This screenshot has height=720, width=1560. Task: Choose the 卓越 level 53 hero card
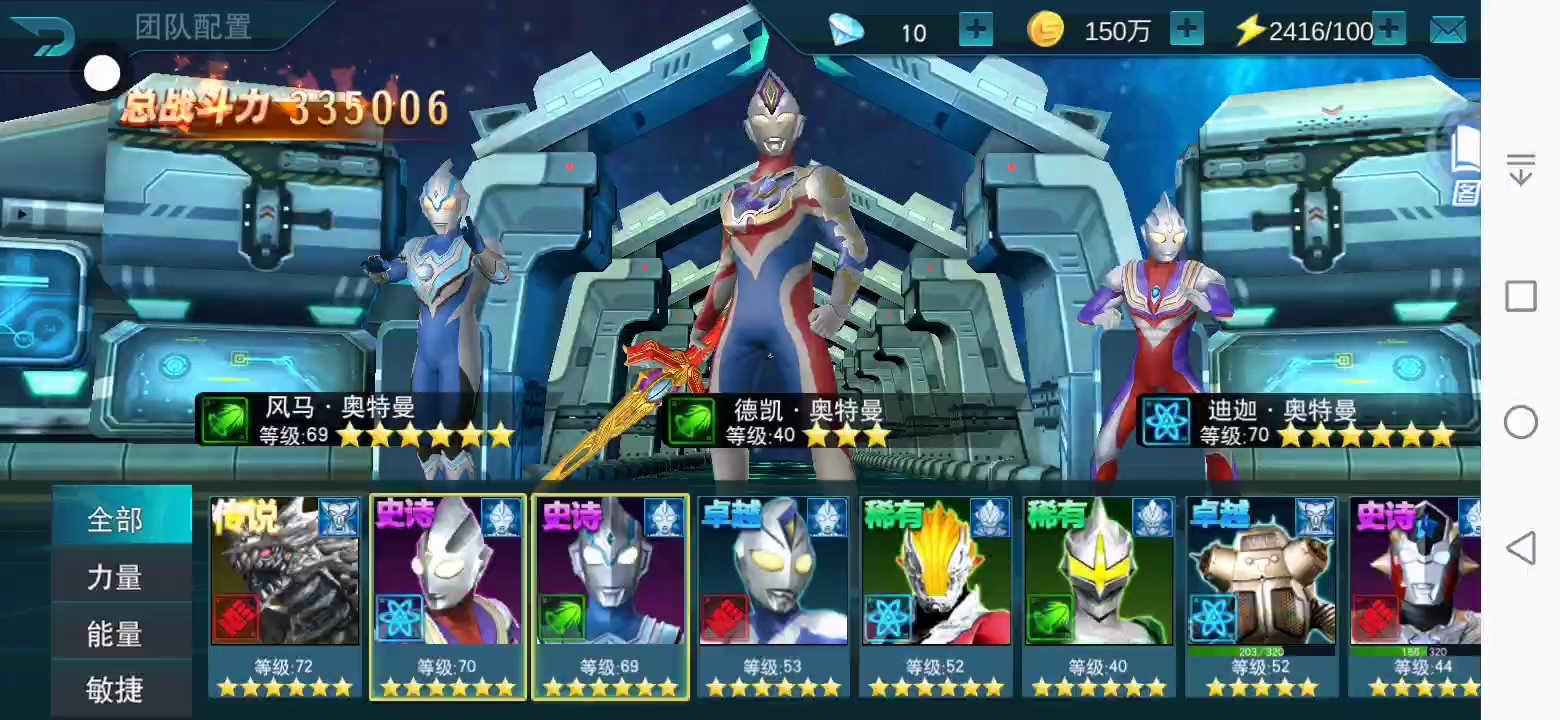(x=773, y=595)
